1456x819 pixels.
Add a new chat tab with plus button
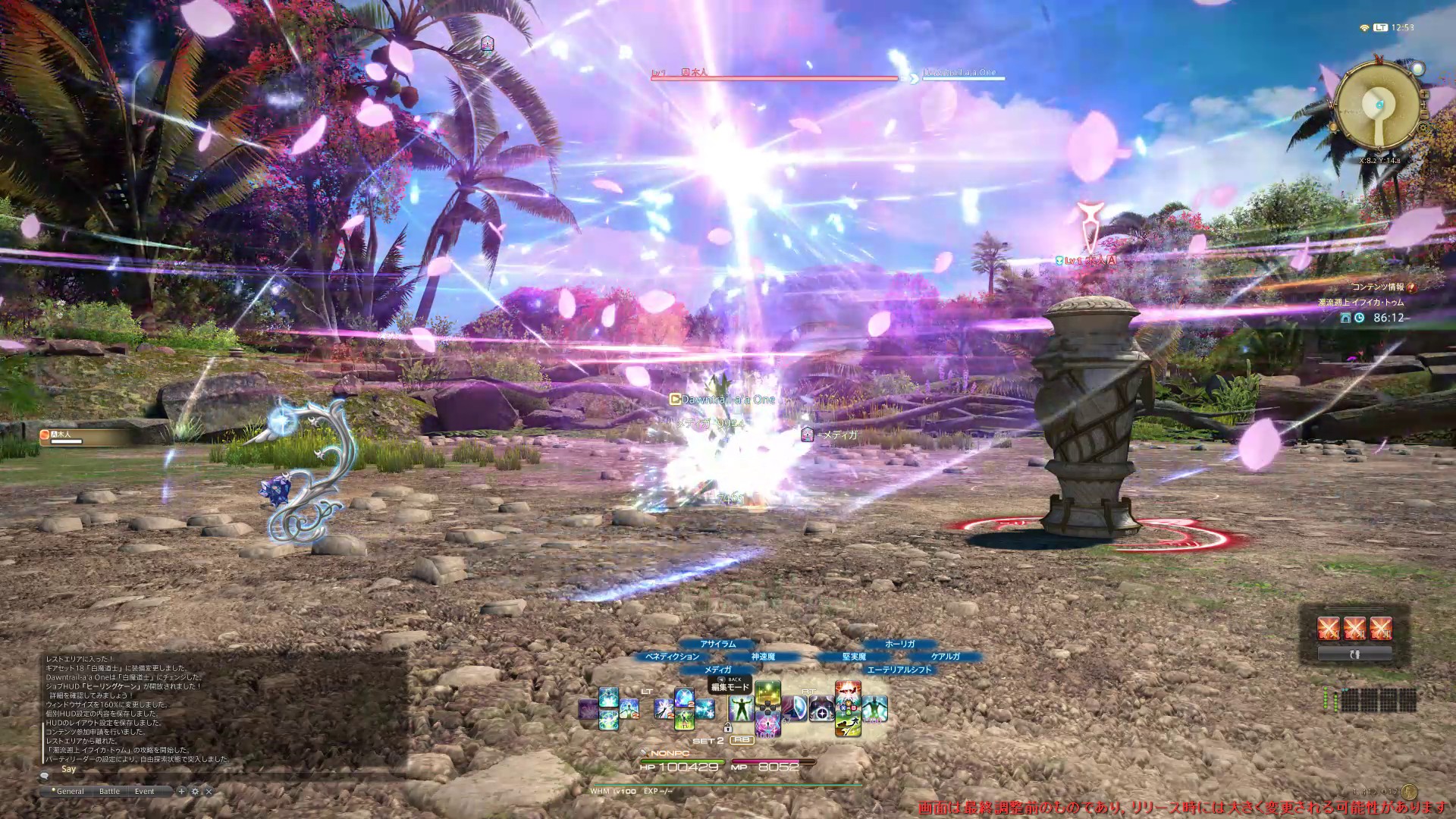181,791
